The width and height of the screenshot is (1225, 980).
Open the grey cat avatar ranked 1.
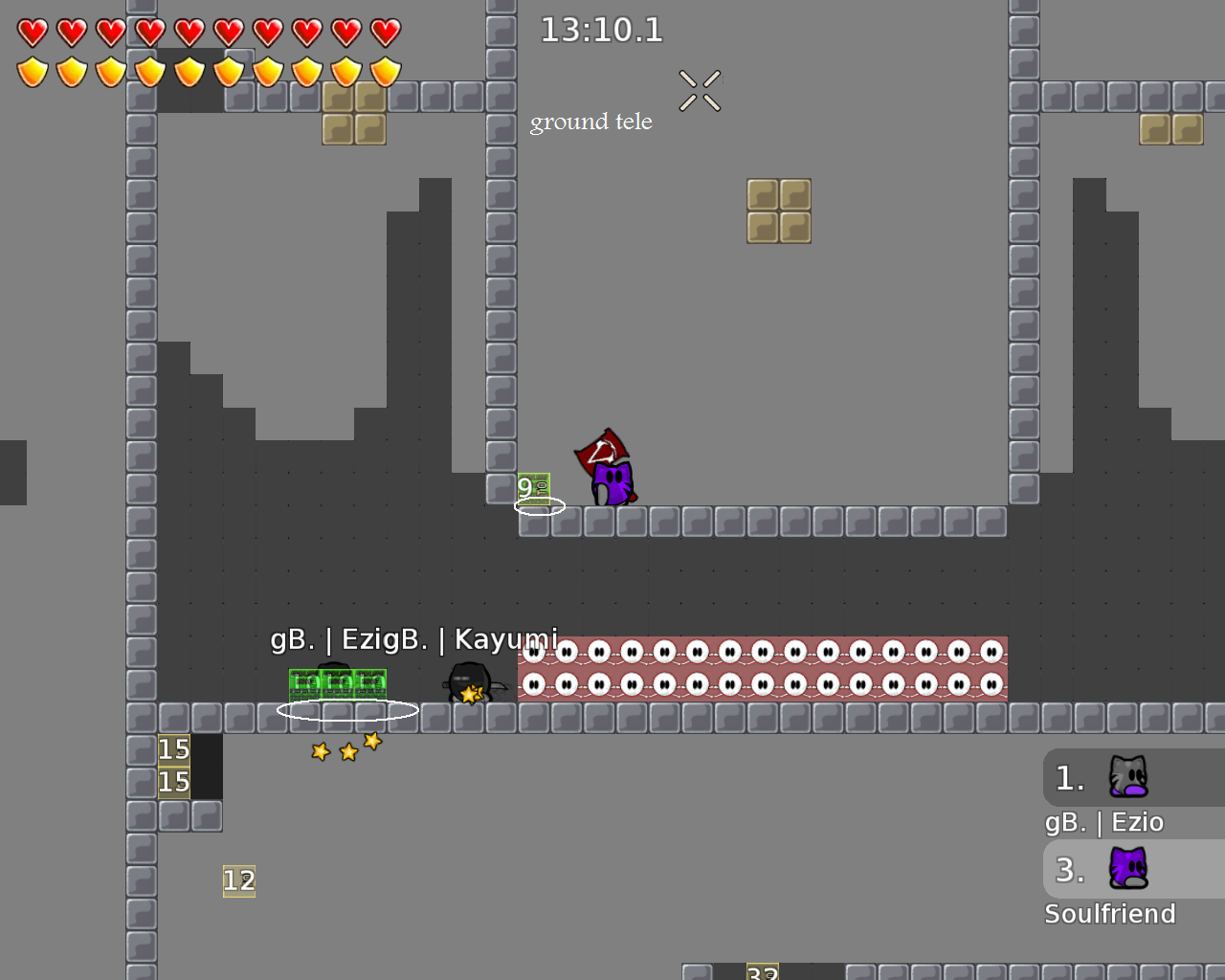point(1127,777)
